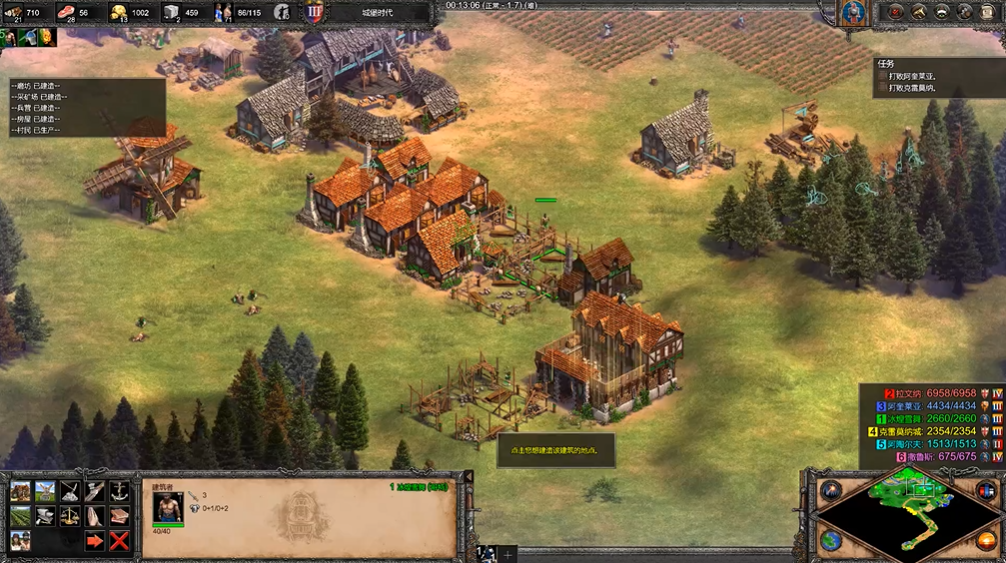Select the House building icon
1006x563 pixels.
pyautogui.click(x=20, y=491)
